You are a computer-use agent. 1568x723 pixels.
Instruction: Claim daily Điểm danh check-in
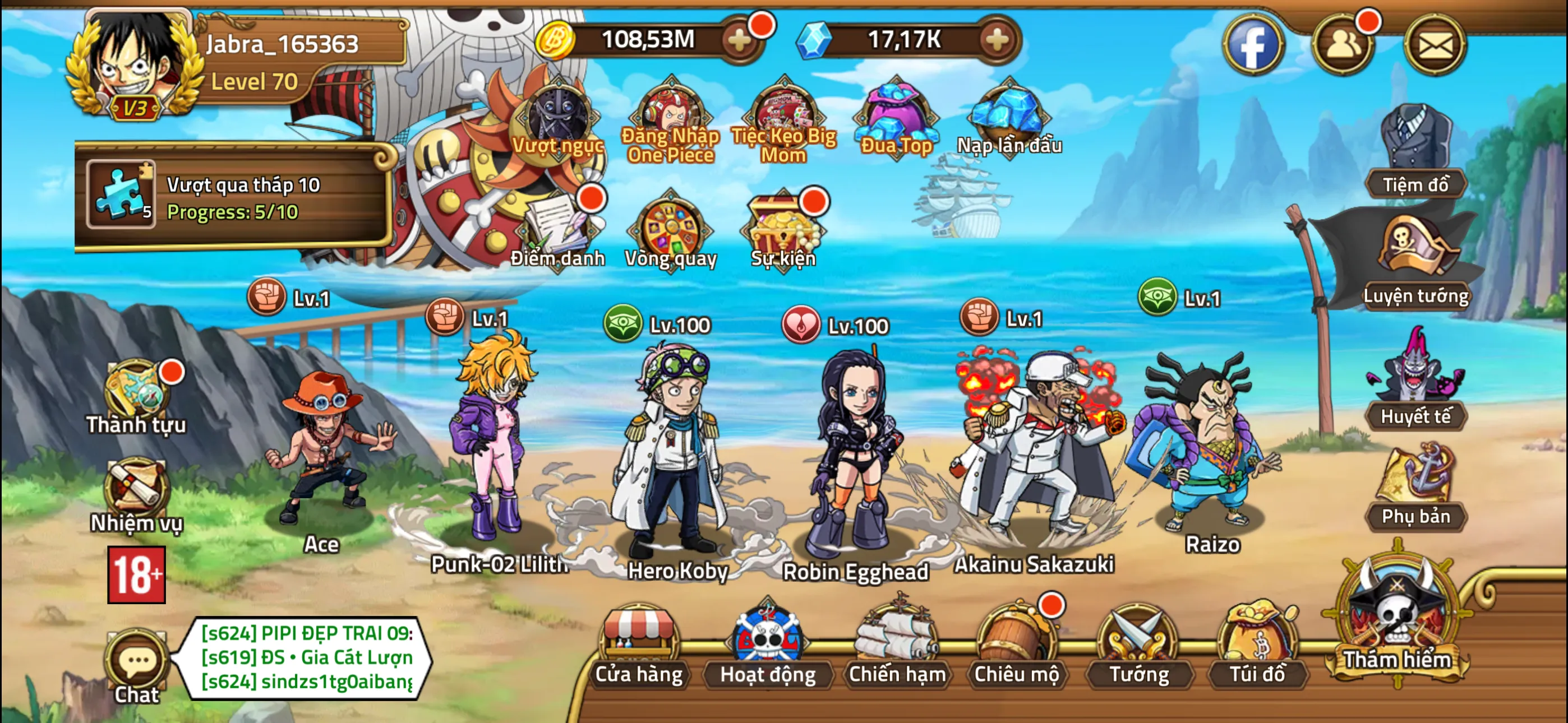557,228
